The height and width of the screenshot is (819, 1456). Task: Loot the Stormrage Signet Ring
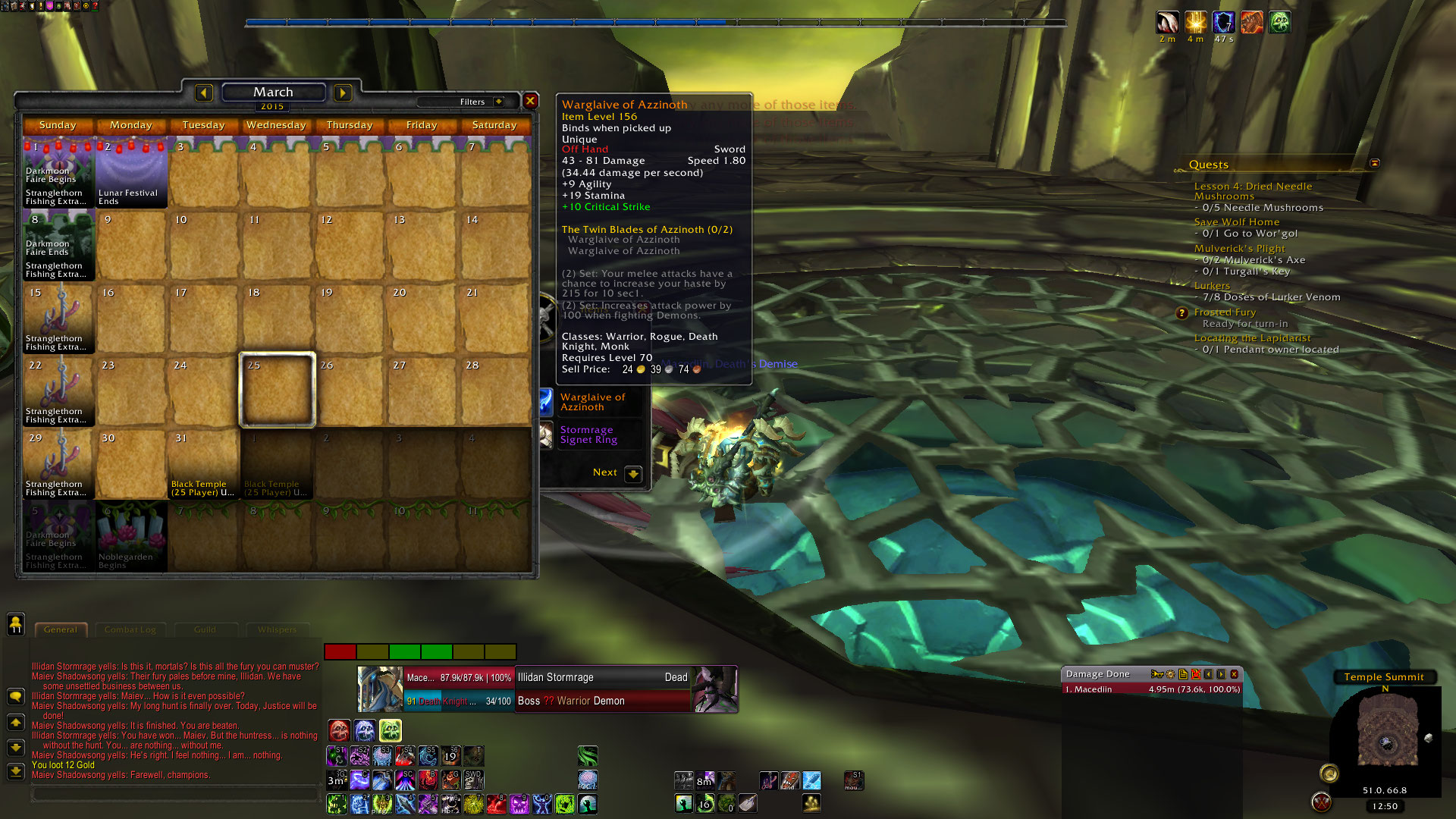(x=588, y=435)
